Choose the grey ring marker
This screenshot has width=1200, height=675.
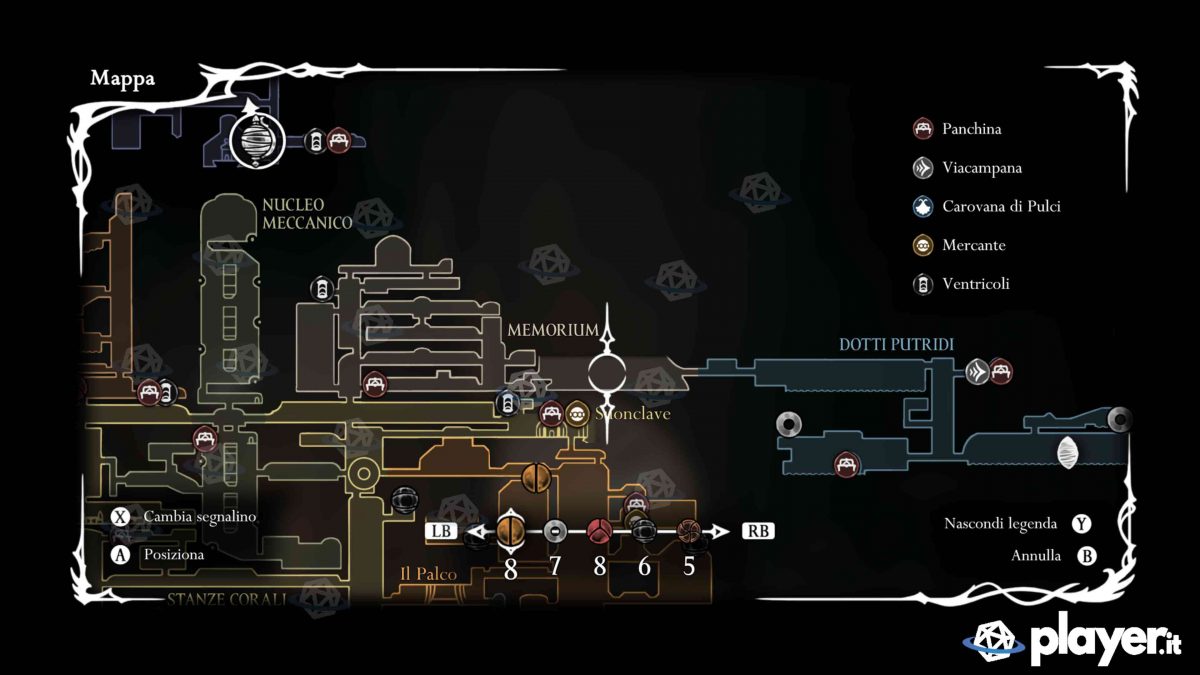click(x=555, y=531)
